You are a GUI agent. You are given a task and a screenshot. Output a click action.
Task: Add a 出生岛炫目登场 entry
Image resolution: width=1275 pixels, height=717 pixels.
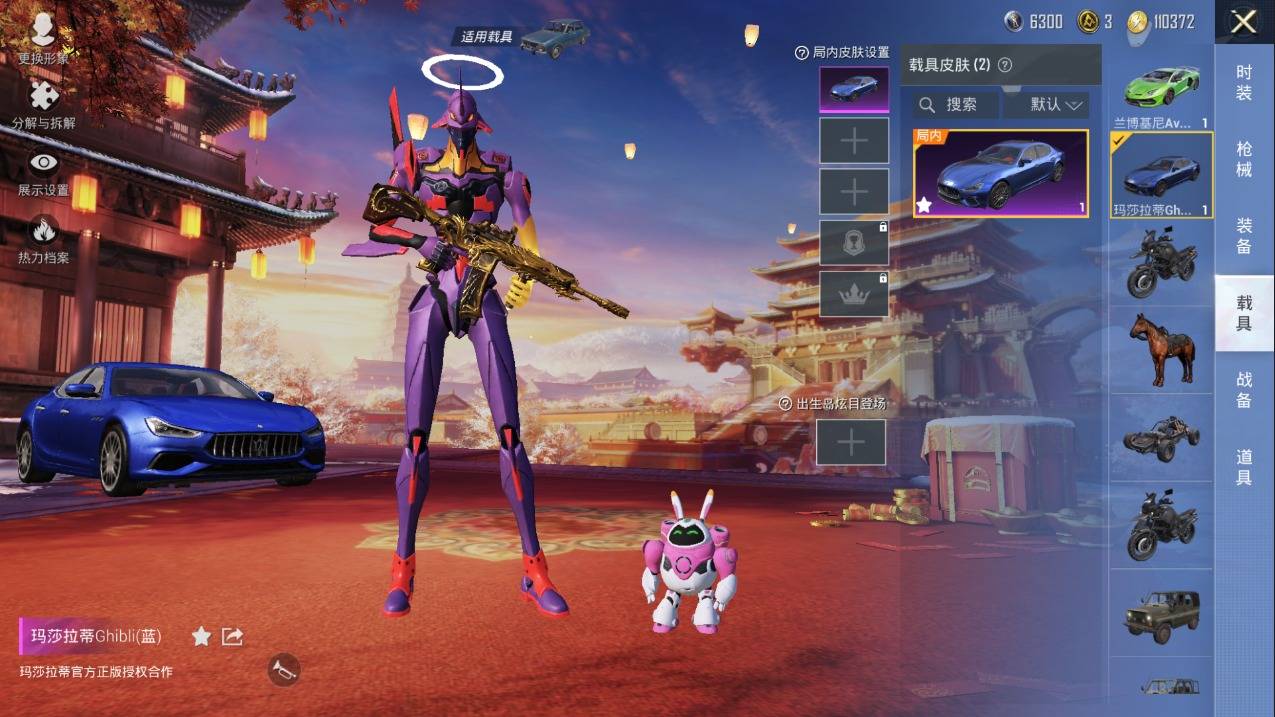point(851,442)
